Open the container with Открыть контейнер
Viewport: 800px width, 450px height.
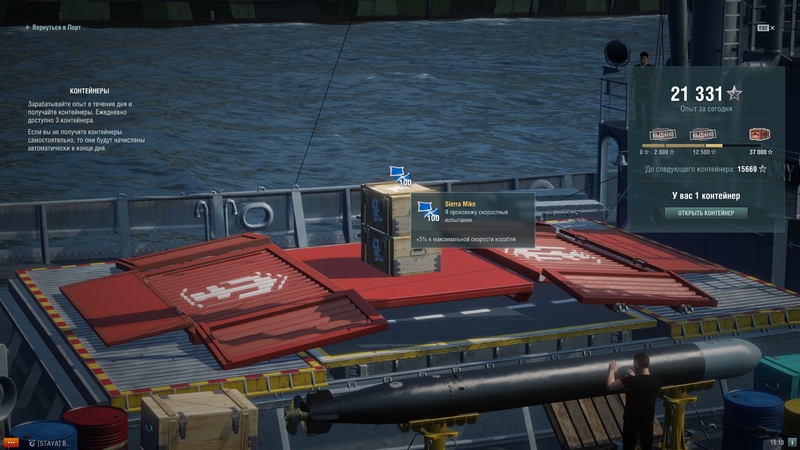click(706, 213)
